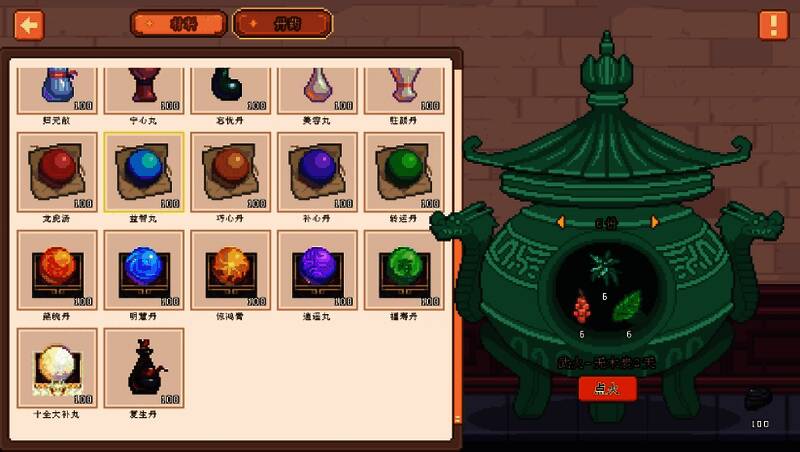This screenshot has width=800, height=452.
Task: Ignite the furnace with the 点火 button
Action: tap(607, 388)
